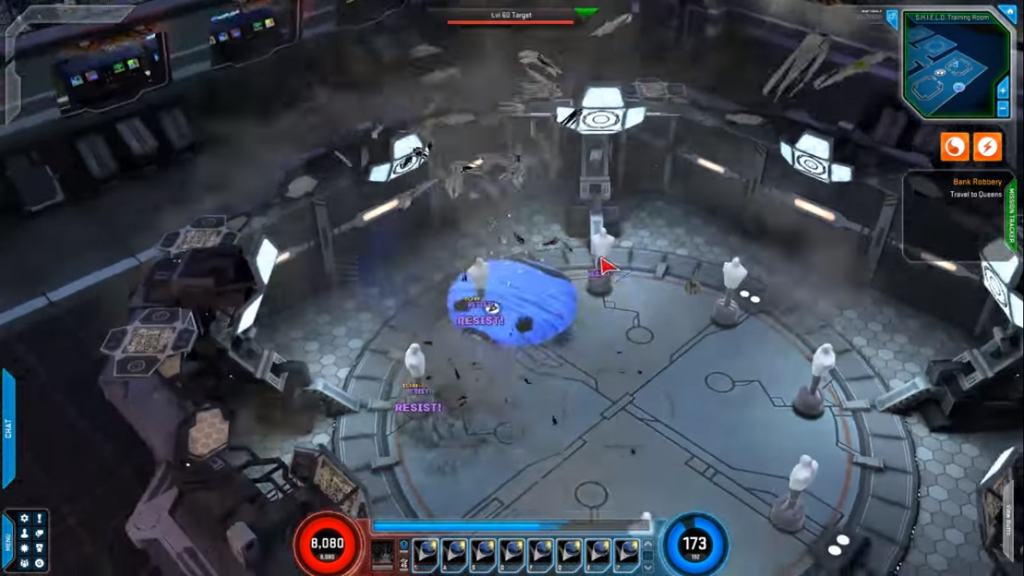Activate the orange swirl button
Screen dimensions: 1024x576
[x=954, y=147]
